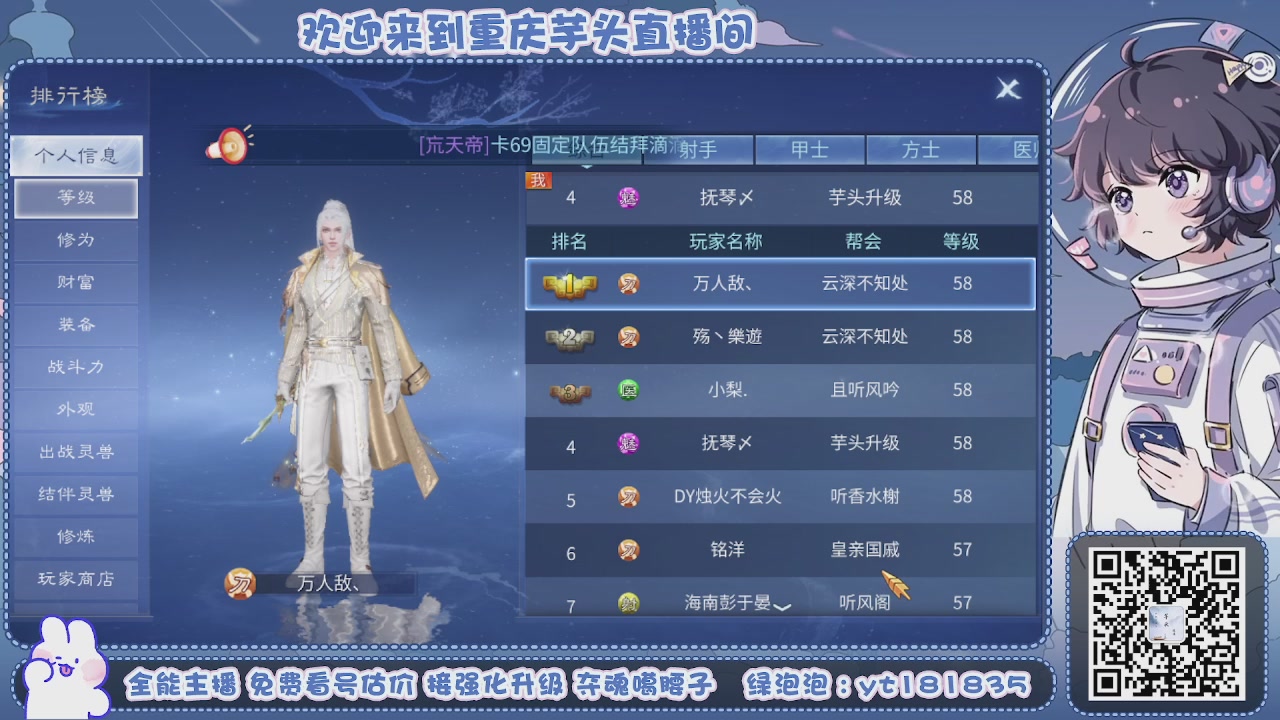Open 玩家商店 from the sidebar
This screenshot has height=720, width=1280.
pos(75,578)
